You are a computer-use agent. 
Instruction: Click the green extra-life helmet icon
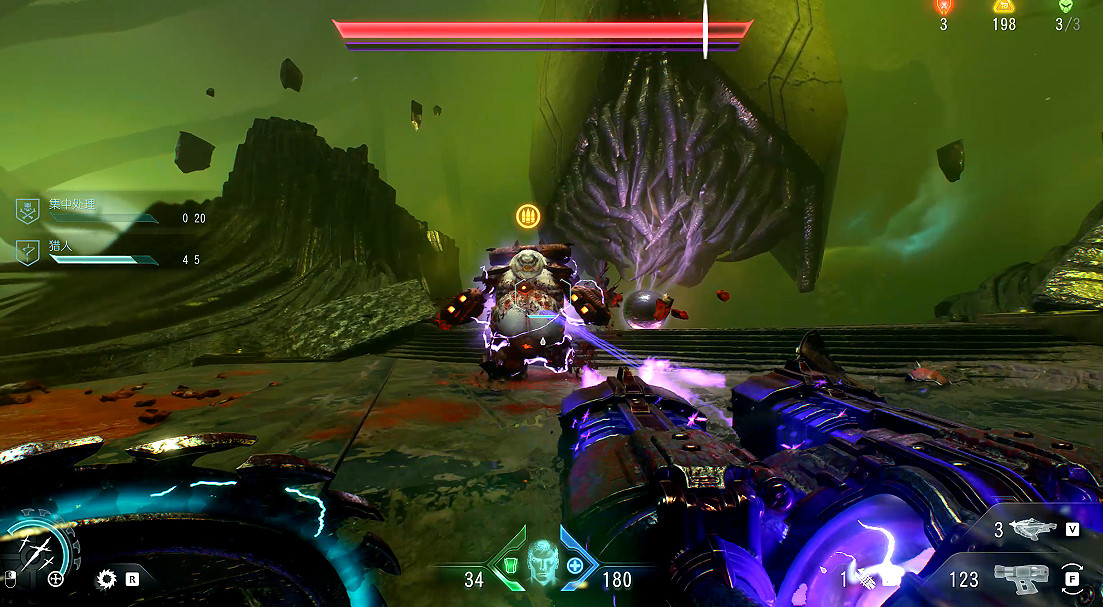[x=1067, y=6]
